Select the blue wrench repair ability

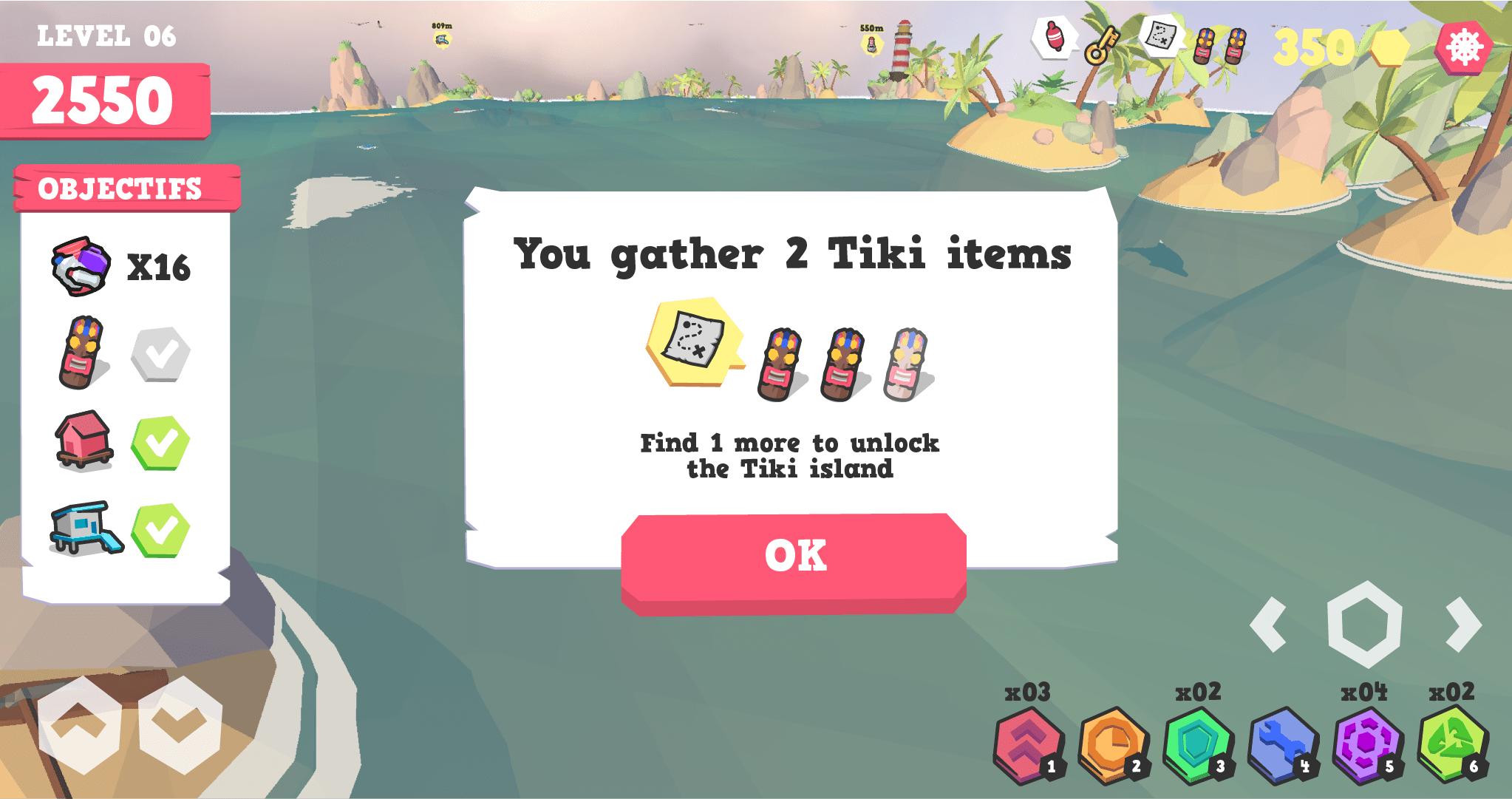1282,744
